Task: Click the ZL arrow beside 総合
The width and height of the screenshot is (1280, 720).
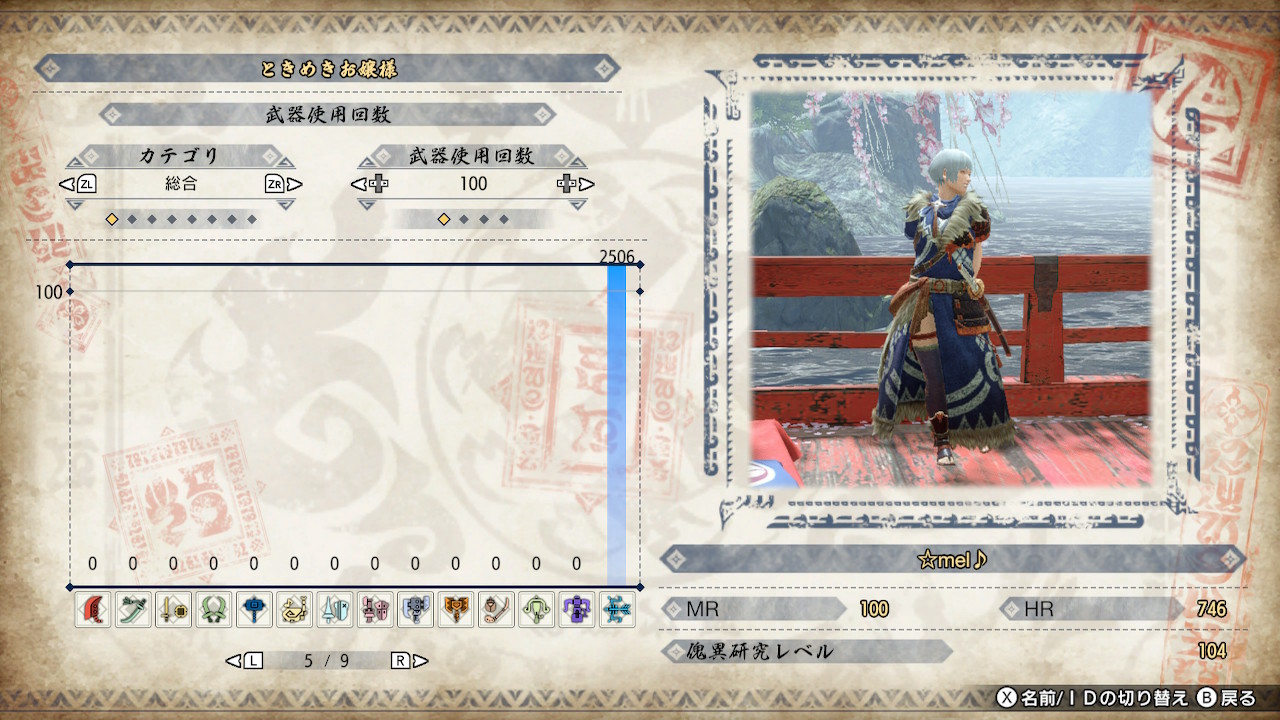Action: [x=87, y=184]
